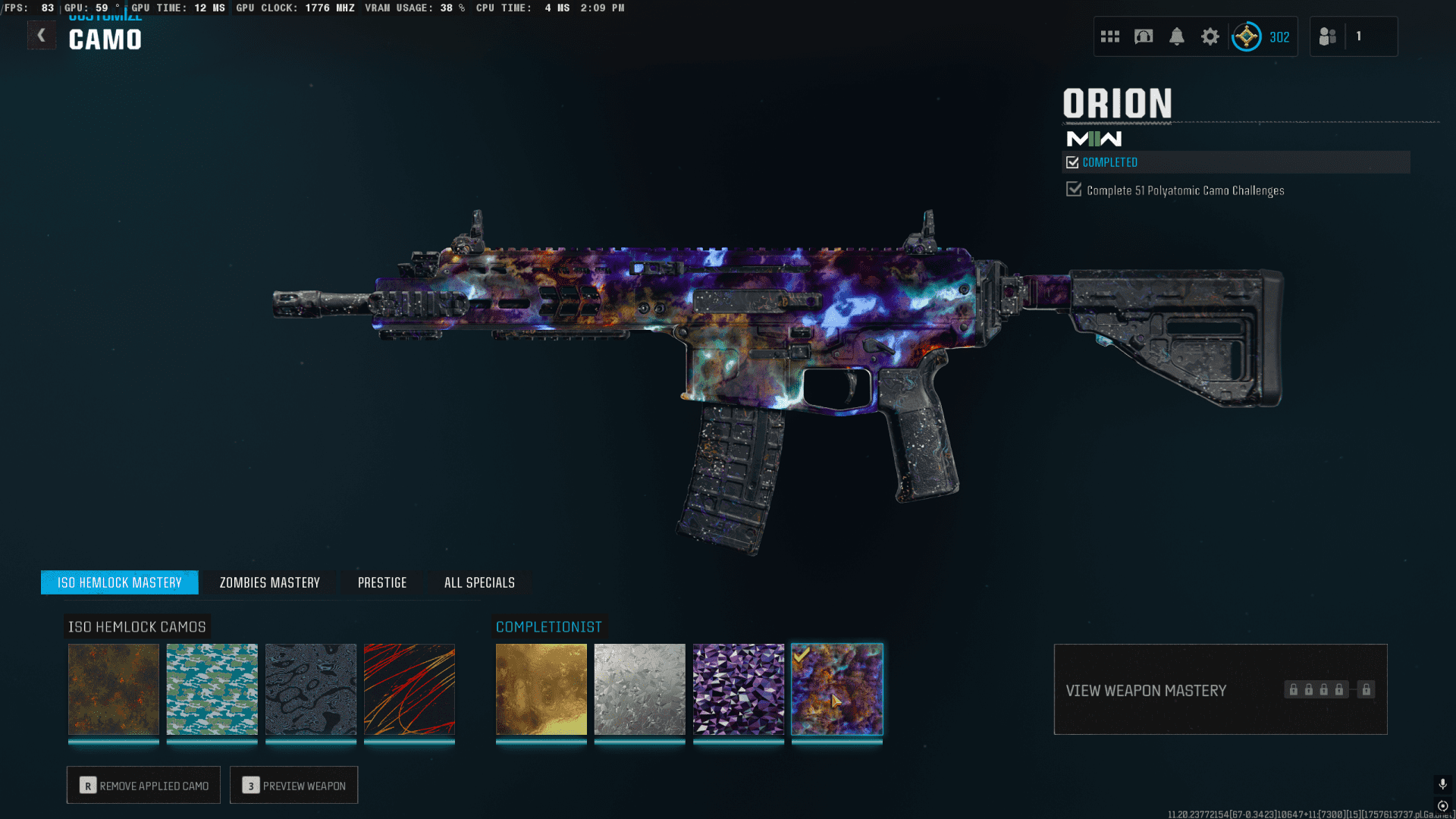This screenshot has height=819, width=1456.
Task: Open the grid menu icon
Action: [x=1110, y=36]
